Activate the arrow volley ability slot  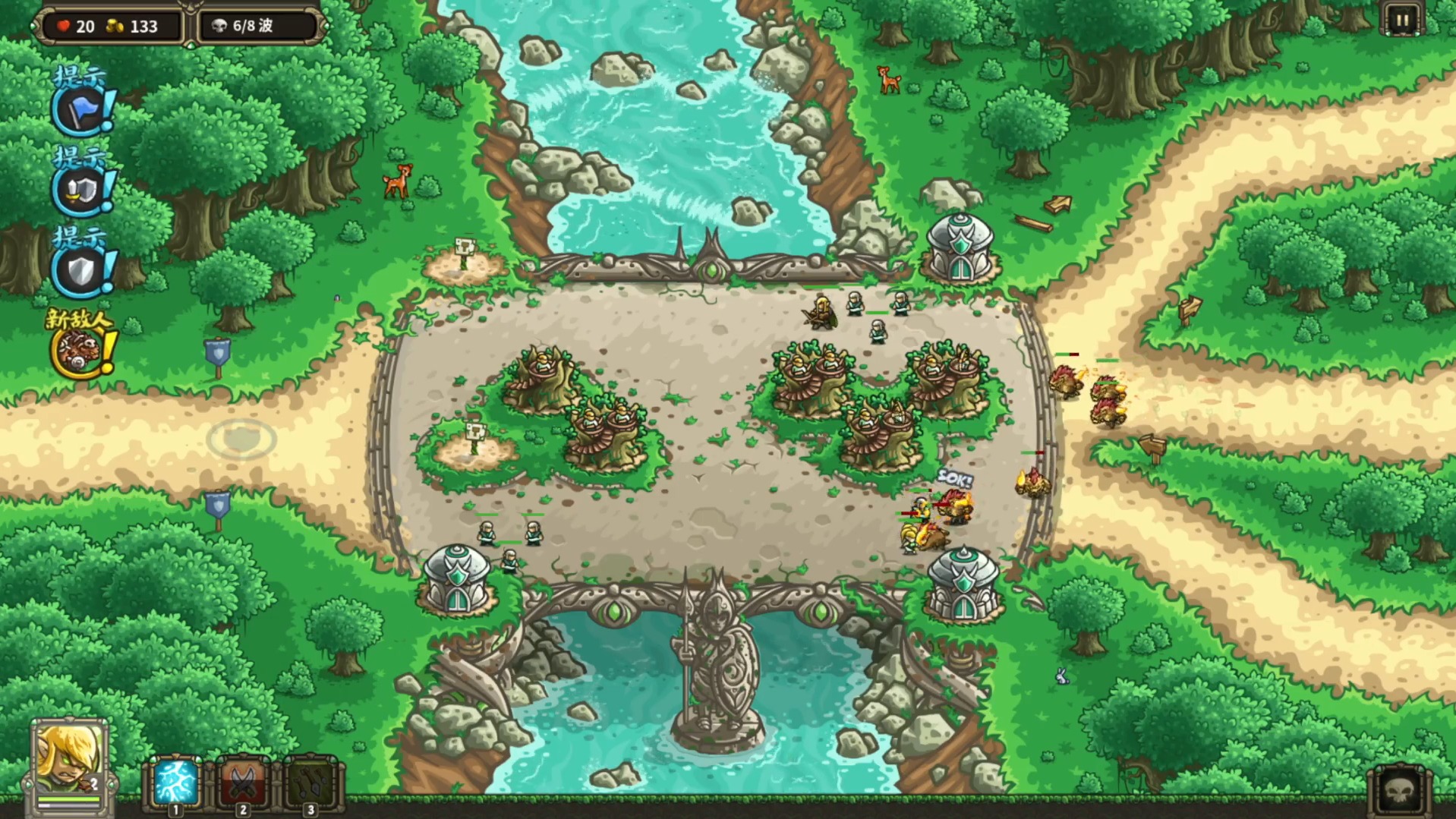click(310, 783)
